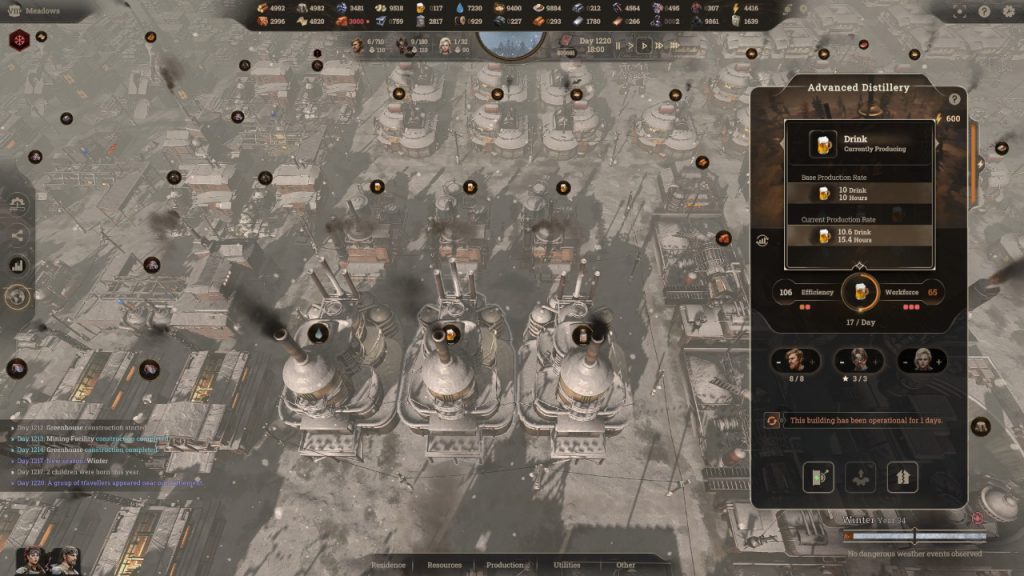This screenshot has width=1024, height=576.
Task: Show Advanced Distillery help info
Action: [x=954, y=99]
